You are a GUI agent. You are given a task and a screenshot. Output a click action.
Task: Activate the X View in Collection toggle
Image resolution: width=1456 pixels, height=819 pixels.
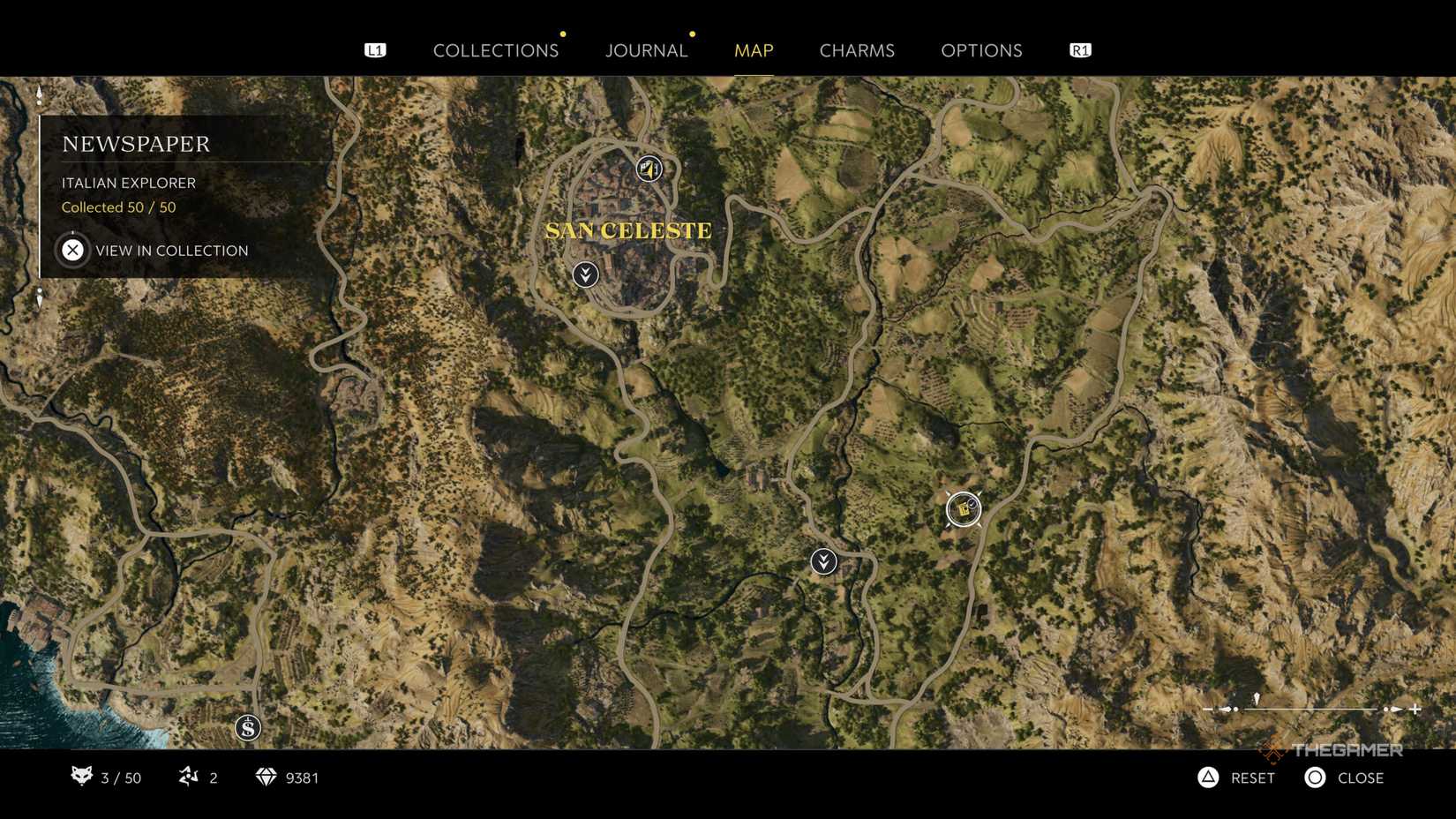(74, 250)
